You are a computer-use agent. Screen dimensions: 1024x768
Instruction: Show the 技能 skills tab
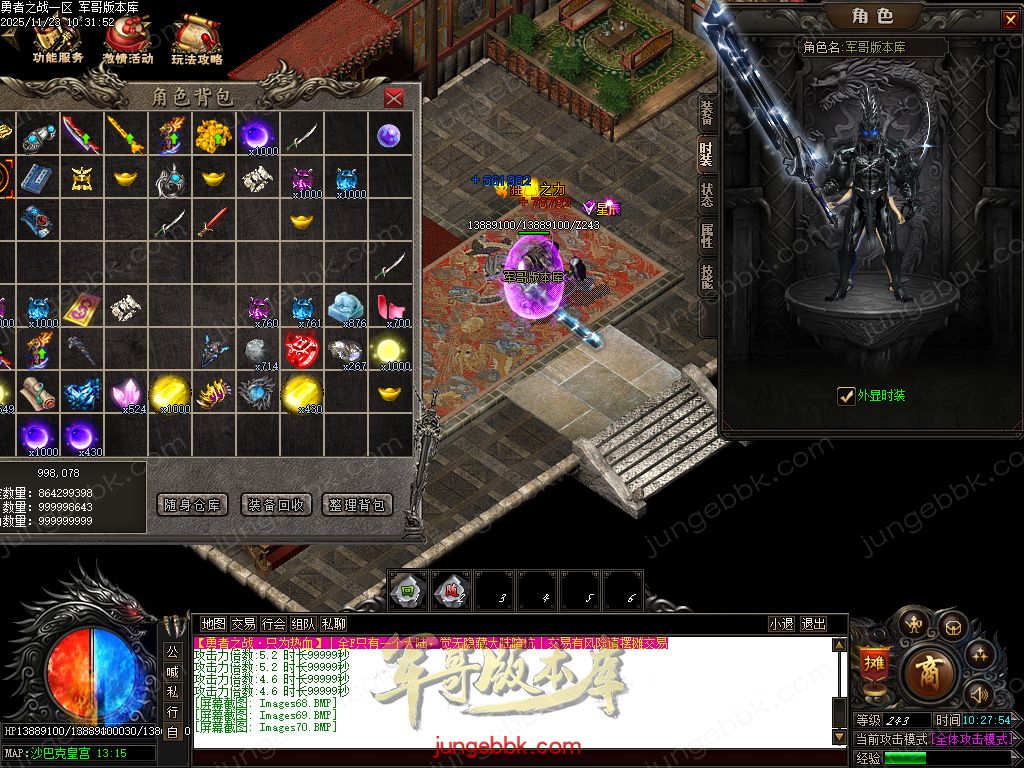pyautogui.click(x=707, y=277)
